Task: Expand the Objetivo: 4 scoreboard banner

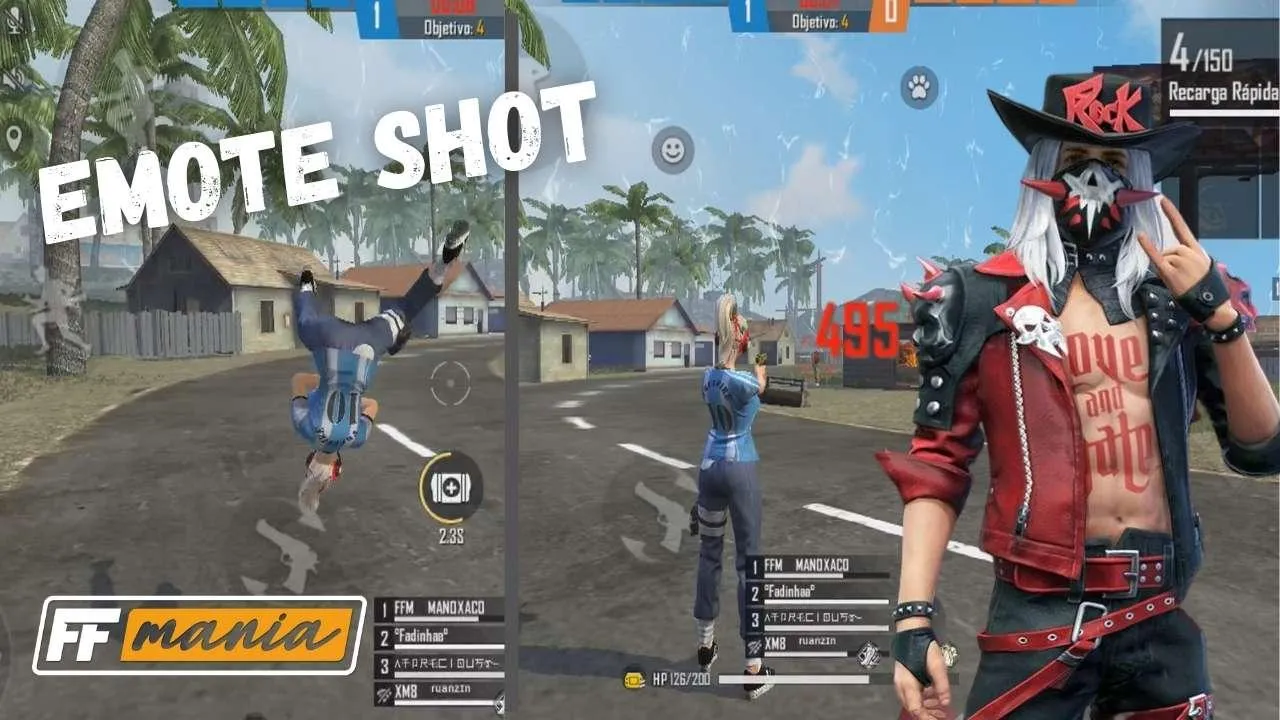Action: coord(818,22)
